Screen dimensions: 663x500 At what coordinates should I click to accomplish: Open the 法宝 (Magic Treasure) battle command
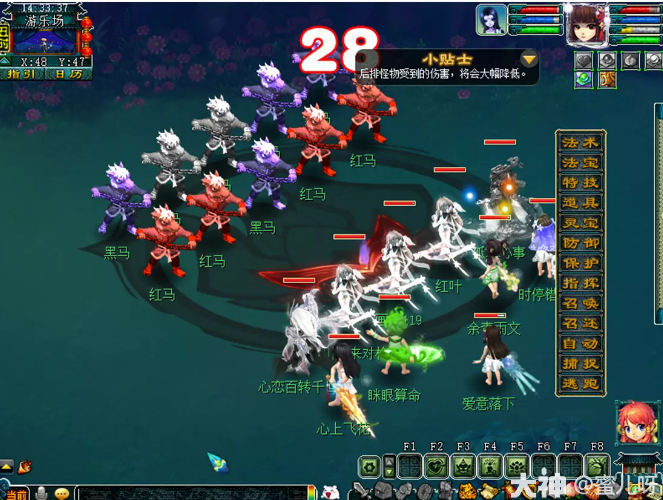pyautogui.click(x=580, y=163)
